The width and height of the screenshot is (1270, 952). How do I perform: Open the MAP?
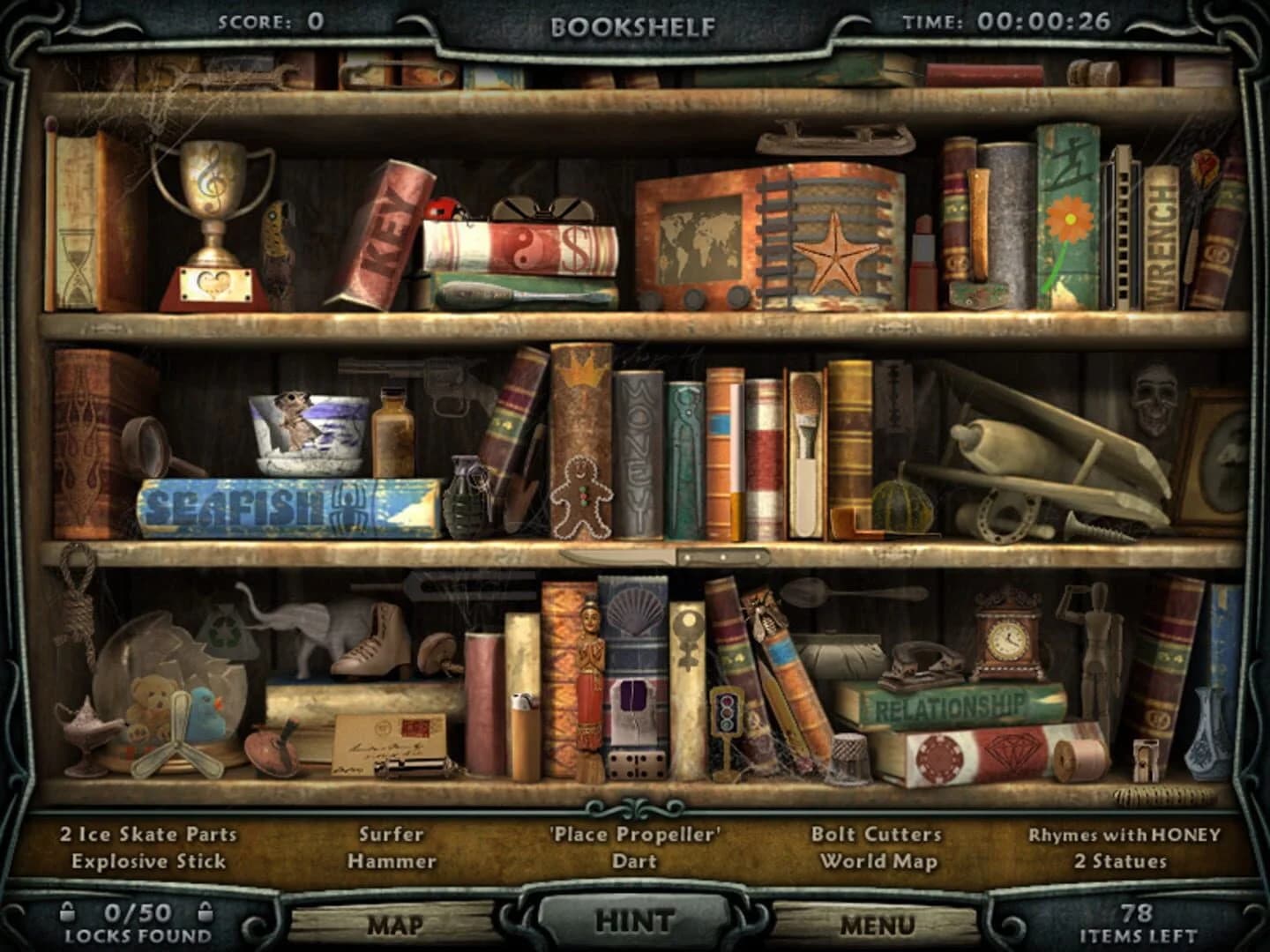click(398, 924)
